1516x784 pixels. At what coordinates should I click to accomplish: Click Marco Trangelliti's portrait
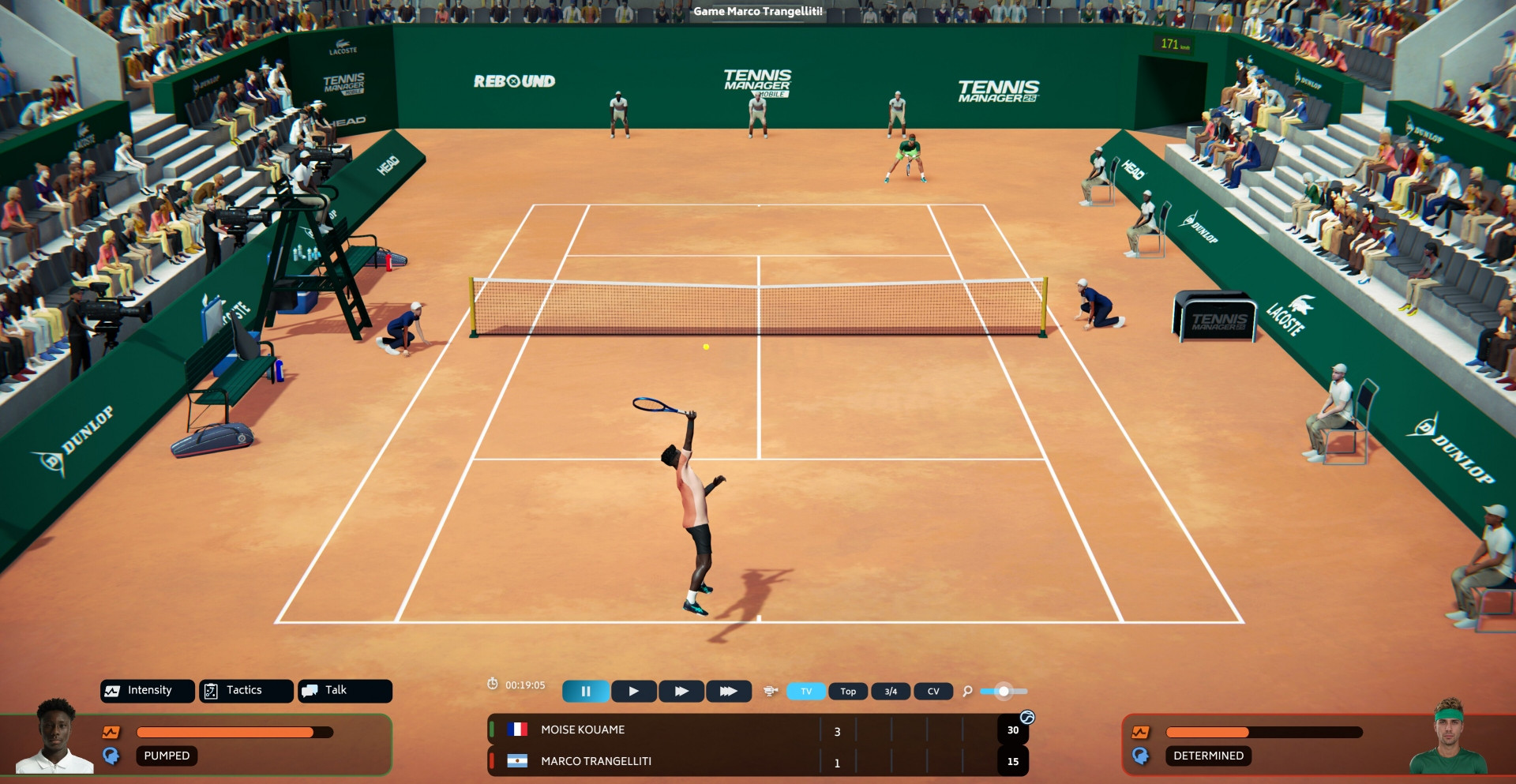click(x=1448, y=737)
